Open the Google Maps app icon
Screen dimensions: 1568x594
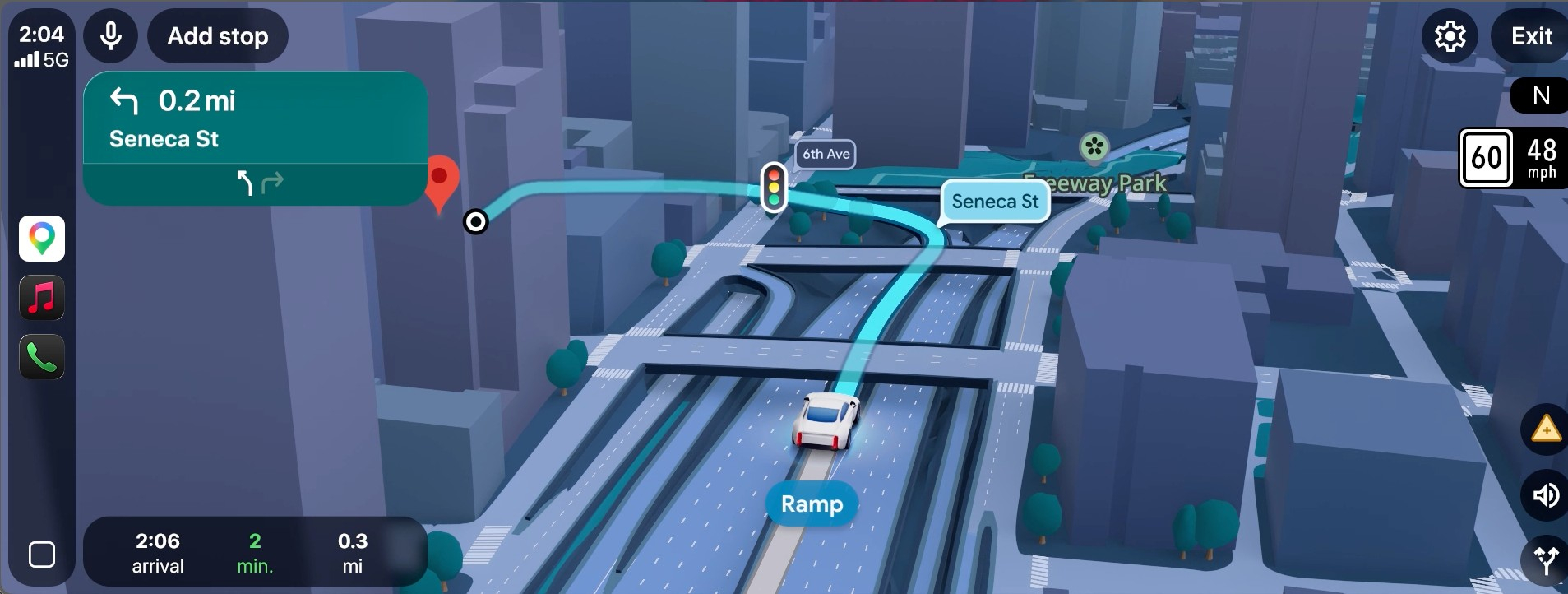click(x=41, y=238)
